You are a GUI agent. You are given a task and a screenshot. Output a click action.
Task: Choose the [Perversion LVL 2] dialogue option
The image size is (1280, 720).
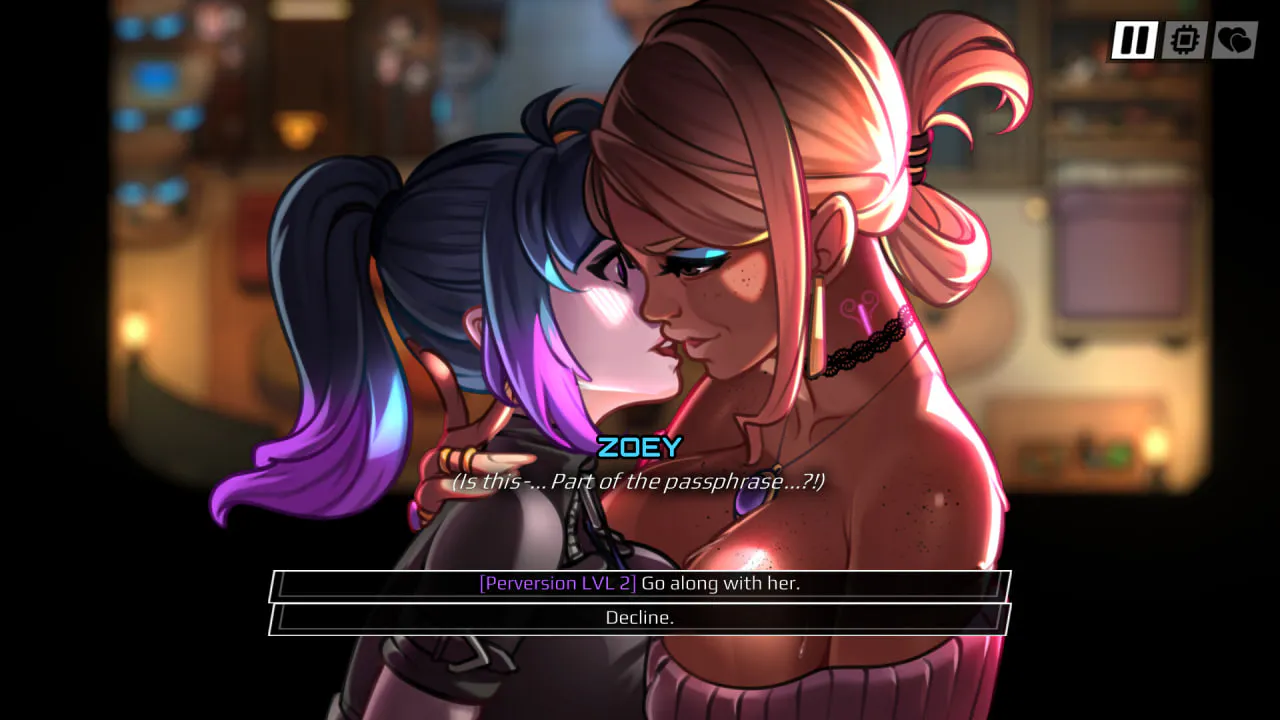638,582
